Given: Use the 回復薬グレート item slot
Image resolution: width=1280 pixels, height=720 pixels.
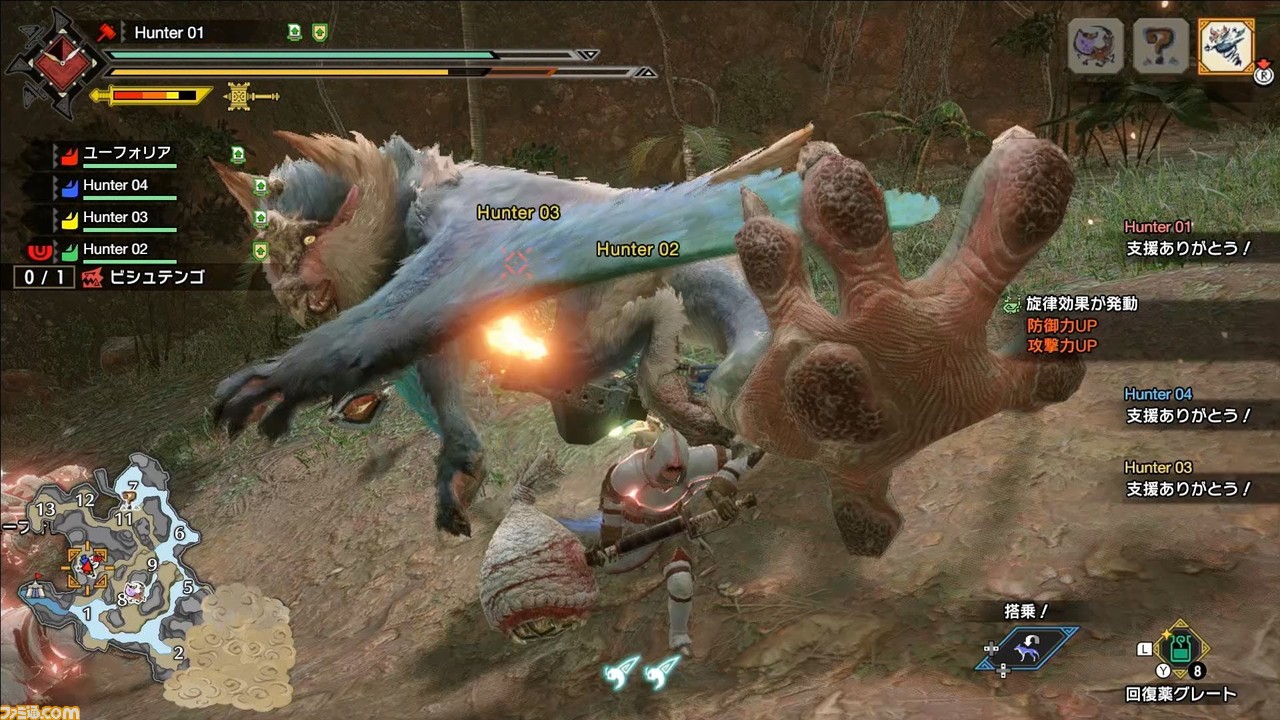Looking at the screenshot, I should [x=1181, y=650].
